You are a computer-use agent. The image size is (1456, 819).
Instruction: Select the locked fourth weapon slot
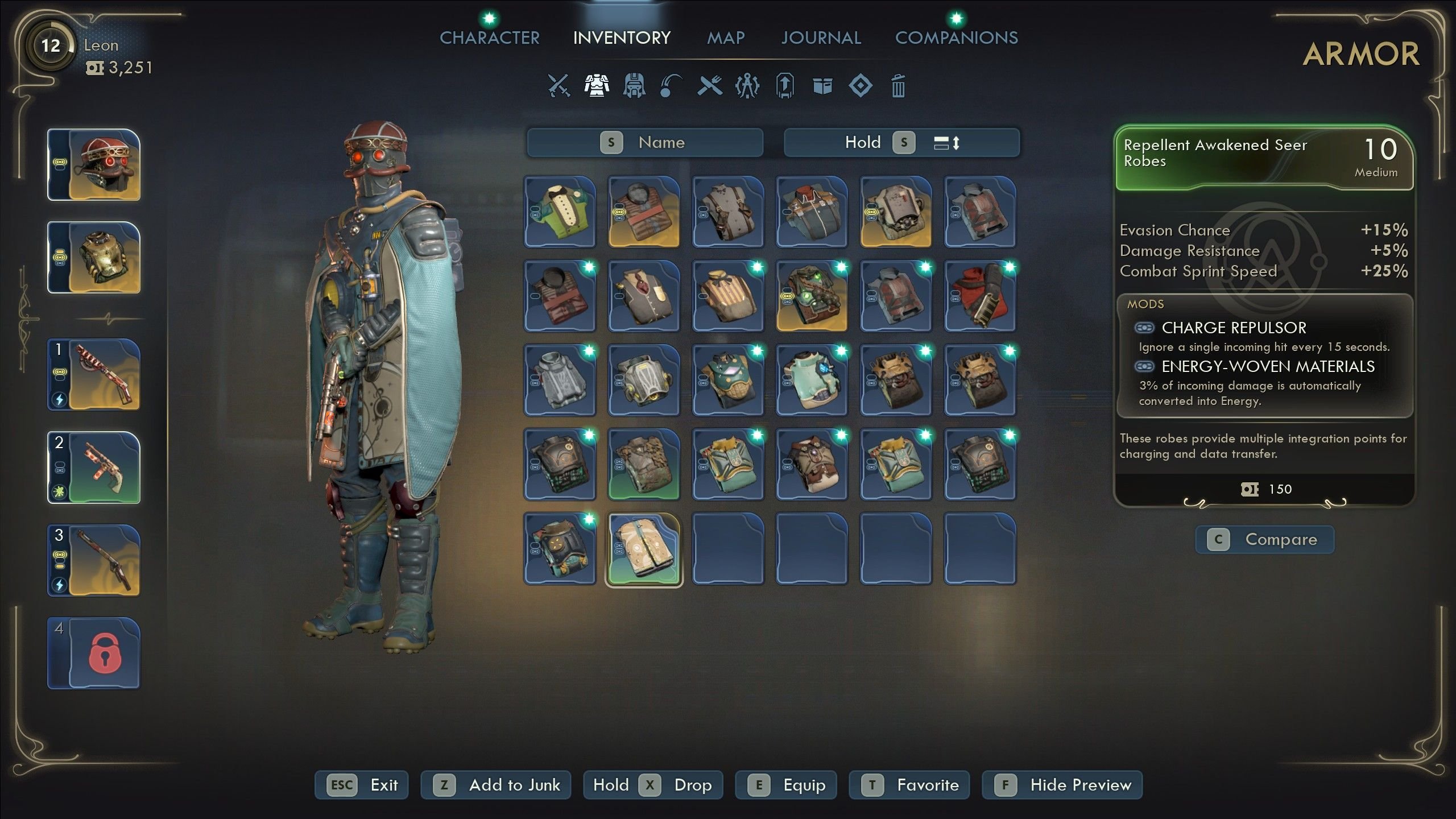94,653
